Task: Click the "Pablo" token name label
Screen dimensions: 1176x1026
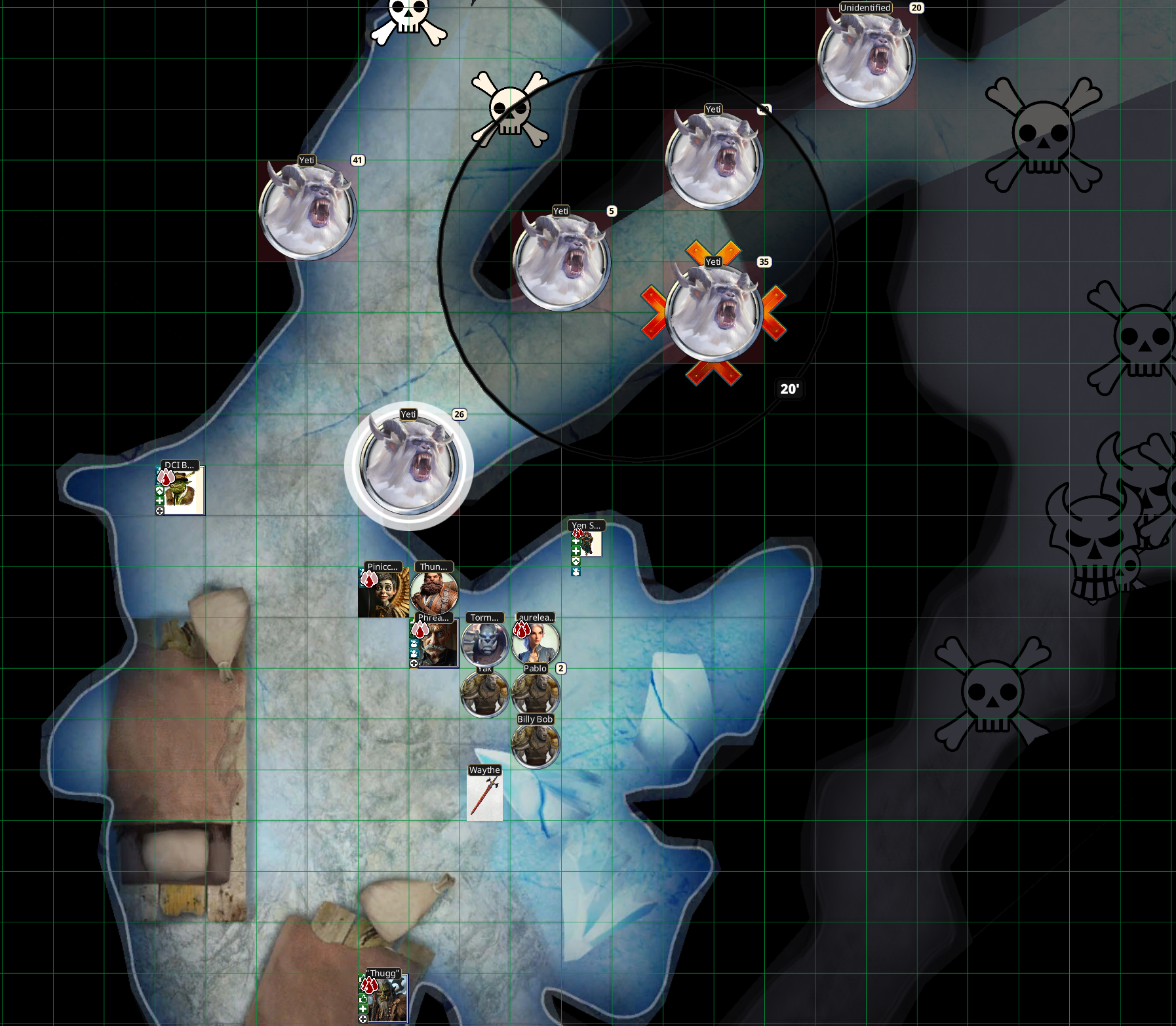Action: click(536, 667)
